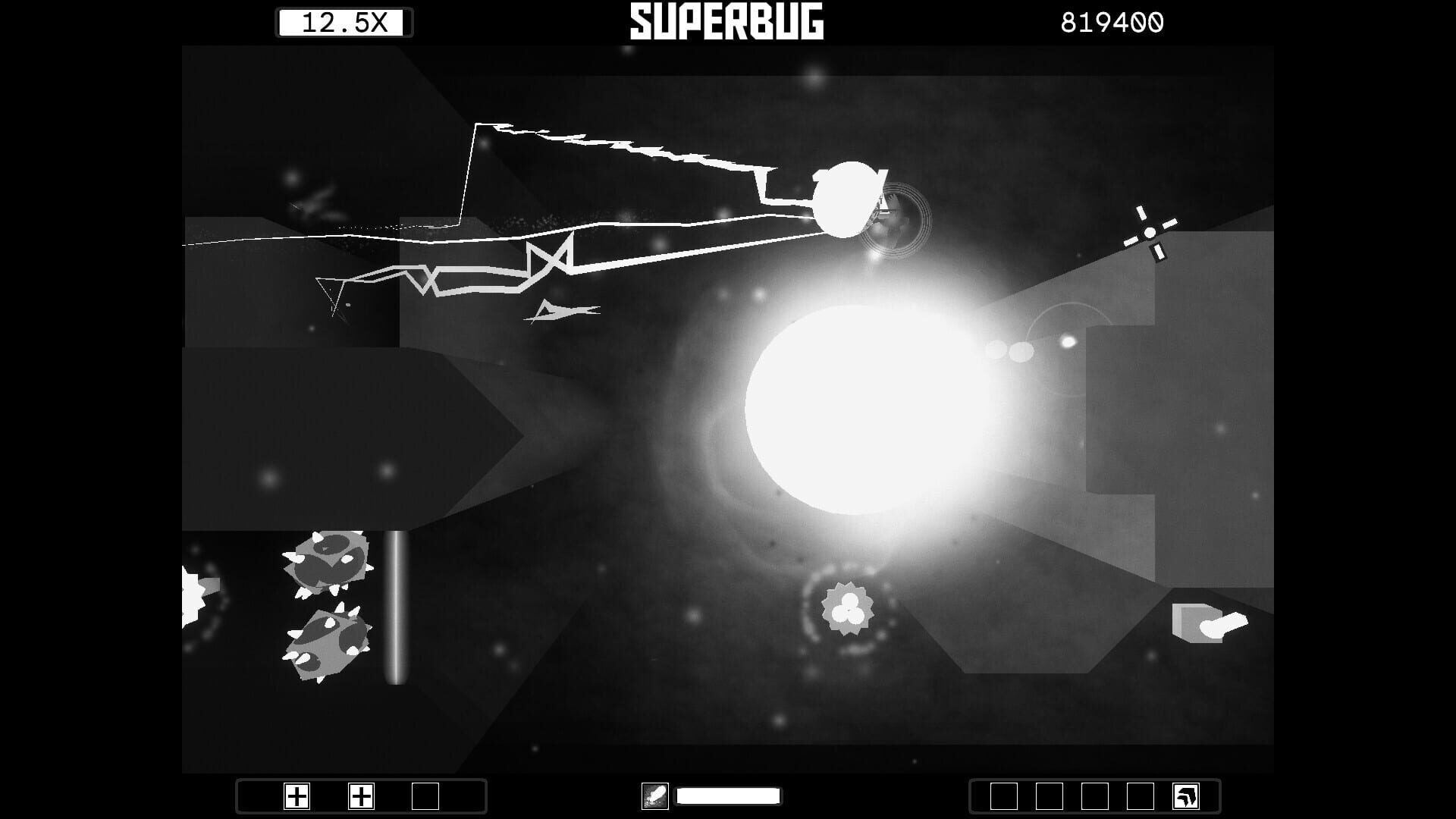This screenshot has height=819, width=1456.
Task: Click the fourth empty power-up slot
Action: (x=1141, y=796)
